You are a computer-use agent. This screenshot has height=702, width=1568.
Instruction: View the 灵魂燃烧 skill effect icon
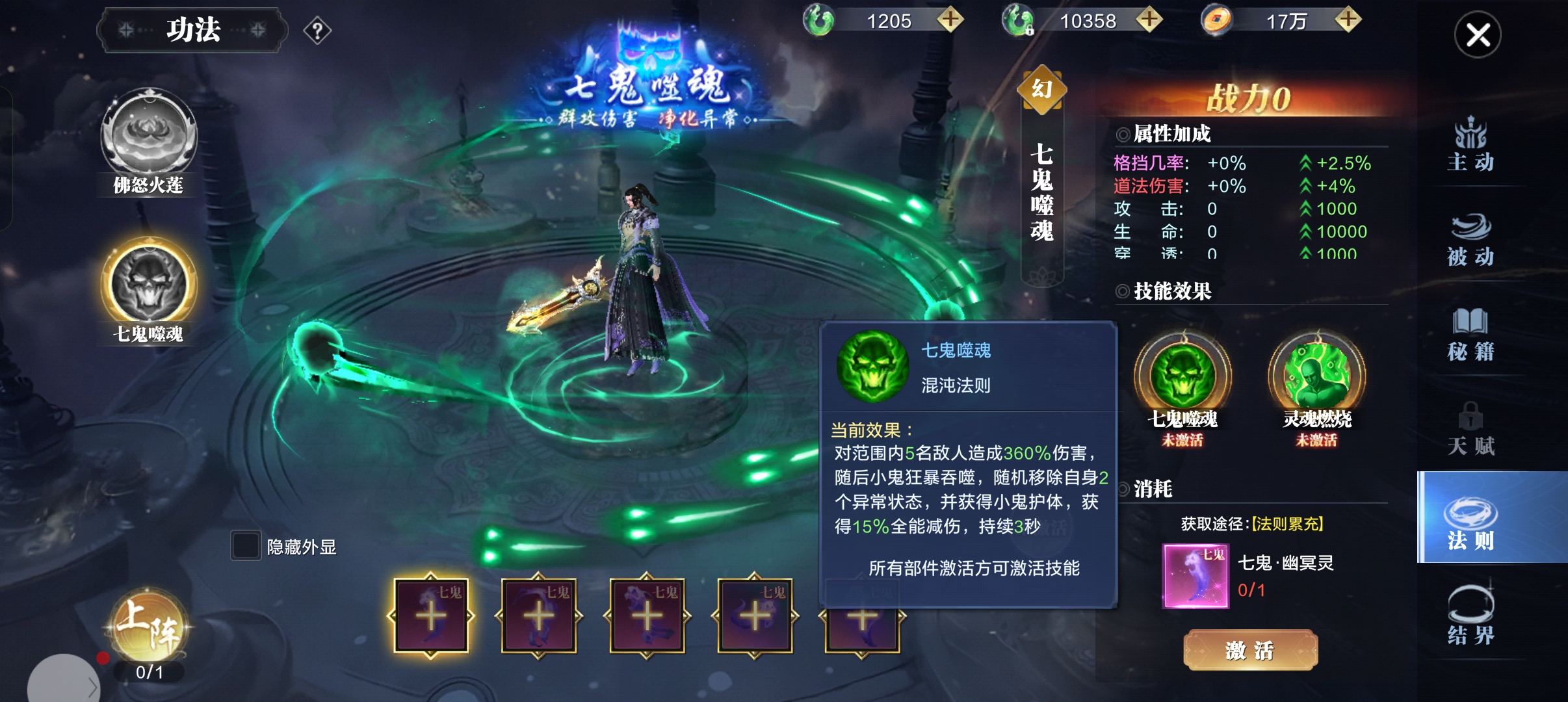coord(1316,377)
